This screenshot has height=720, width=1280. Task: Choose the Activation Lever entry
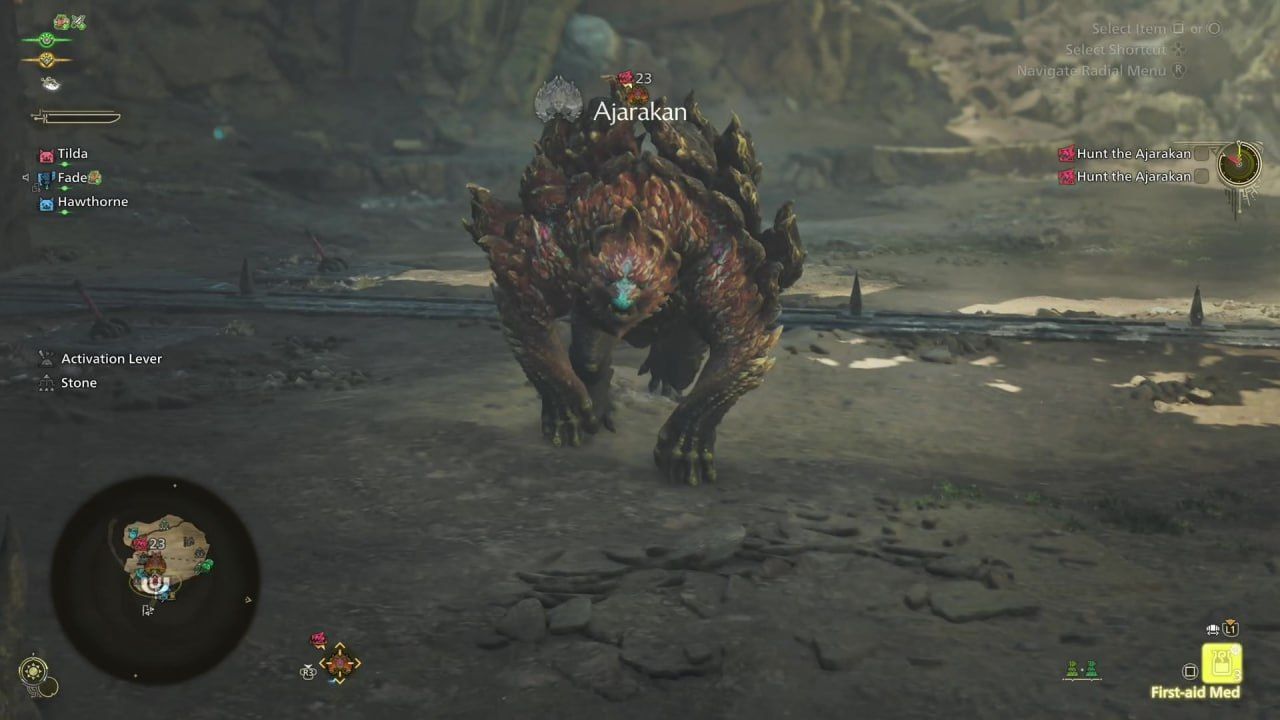pos(111,359)
